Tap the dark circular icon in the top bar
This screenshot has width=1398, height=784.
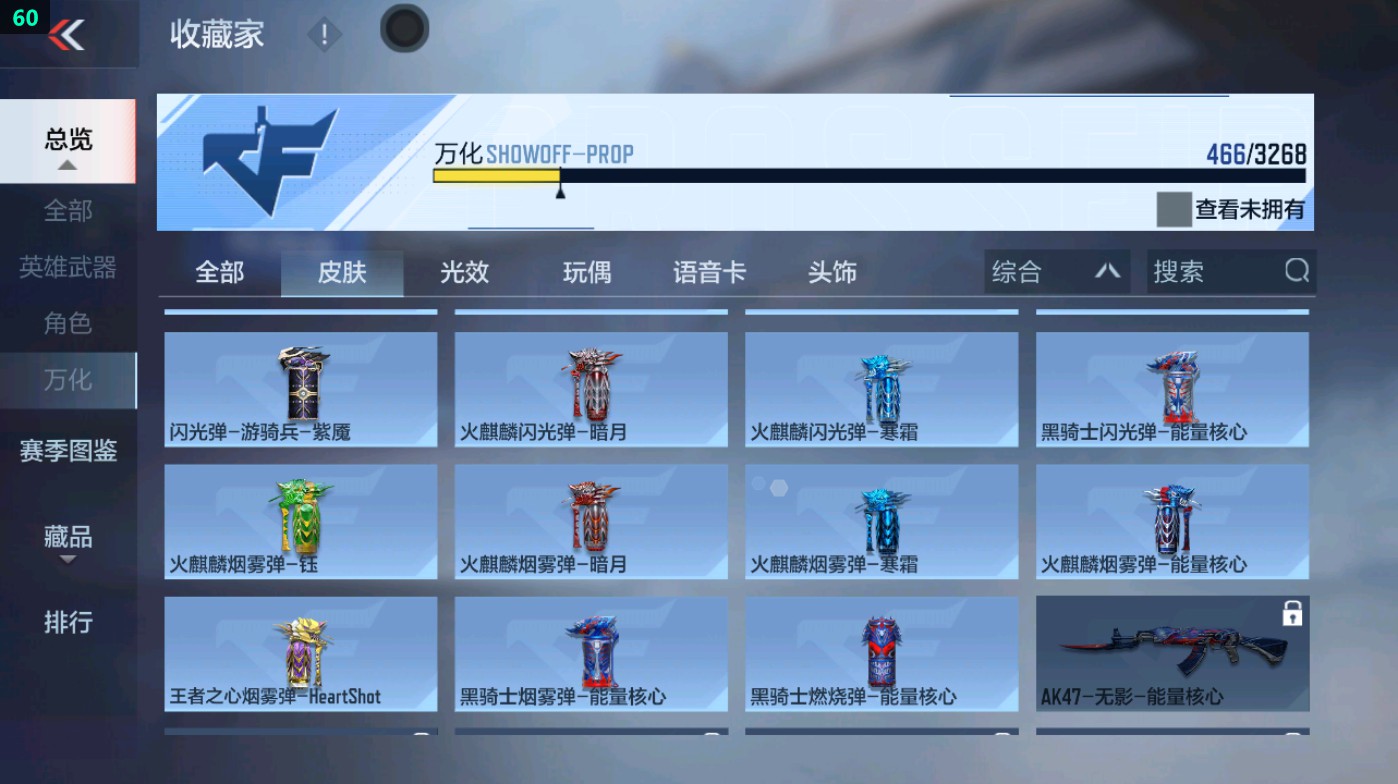pyautogui.click(x=404, y=30)
